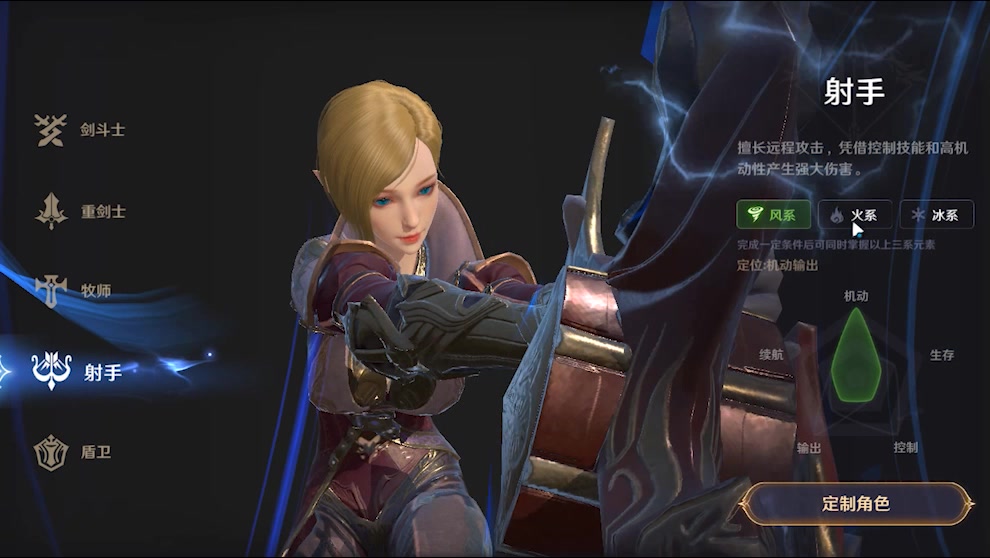
Task: Select the 剑斗士 class
Action: (x=80, y=130)
